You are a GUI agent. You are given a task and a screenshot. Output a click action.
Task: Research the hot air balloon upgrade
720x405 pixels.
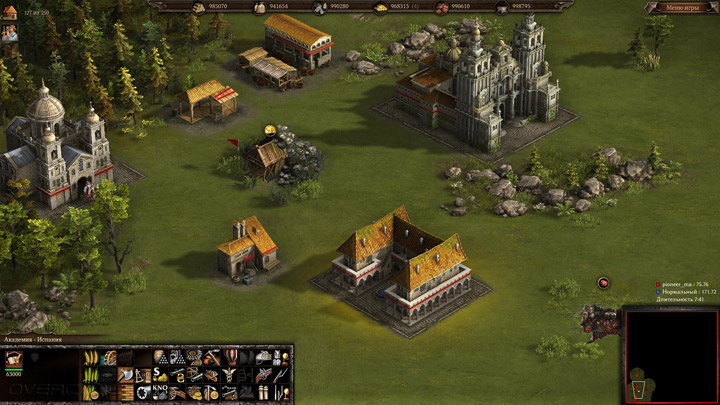(230, 357)
